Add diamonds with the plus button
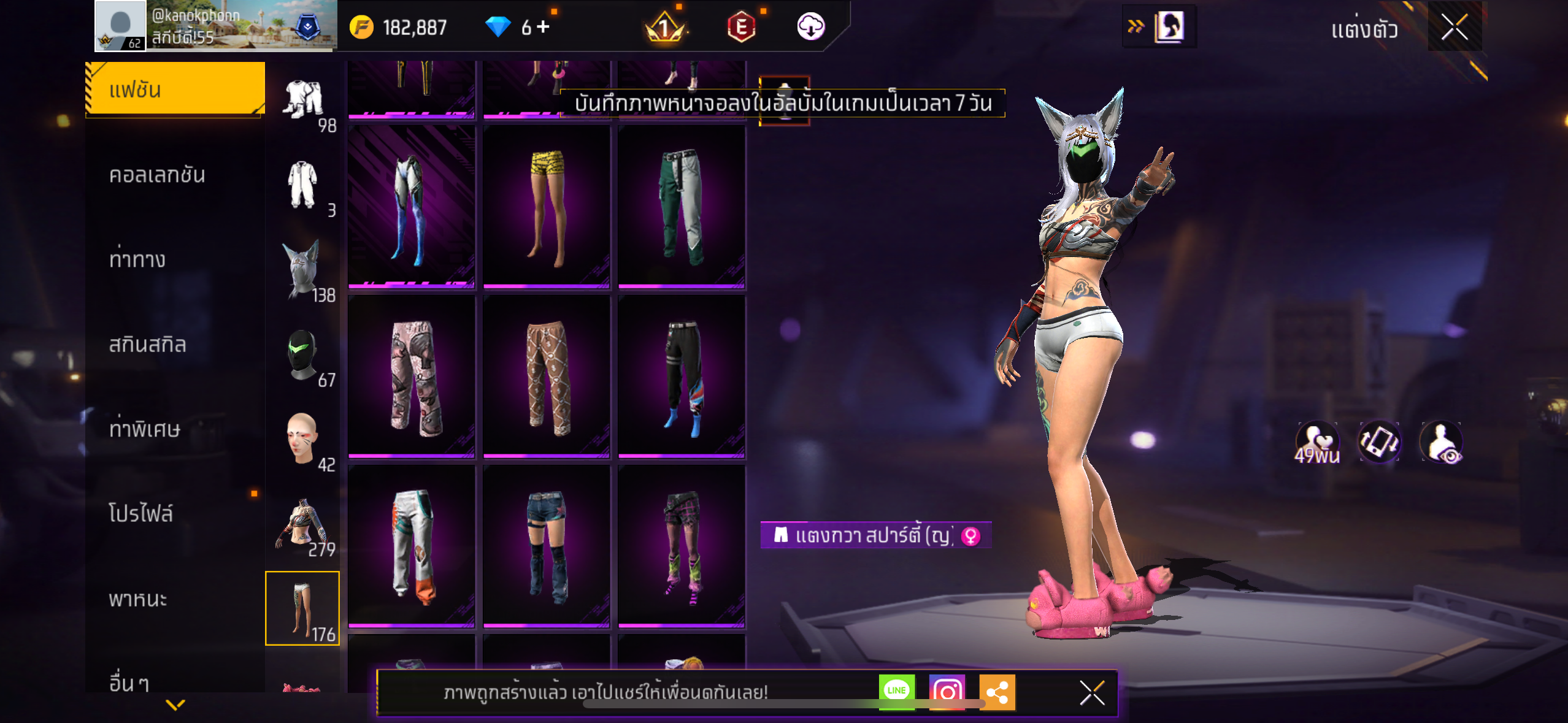The image size is (1568, 723). pyautogui.click(x=544, y=27)
